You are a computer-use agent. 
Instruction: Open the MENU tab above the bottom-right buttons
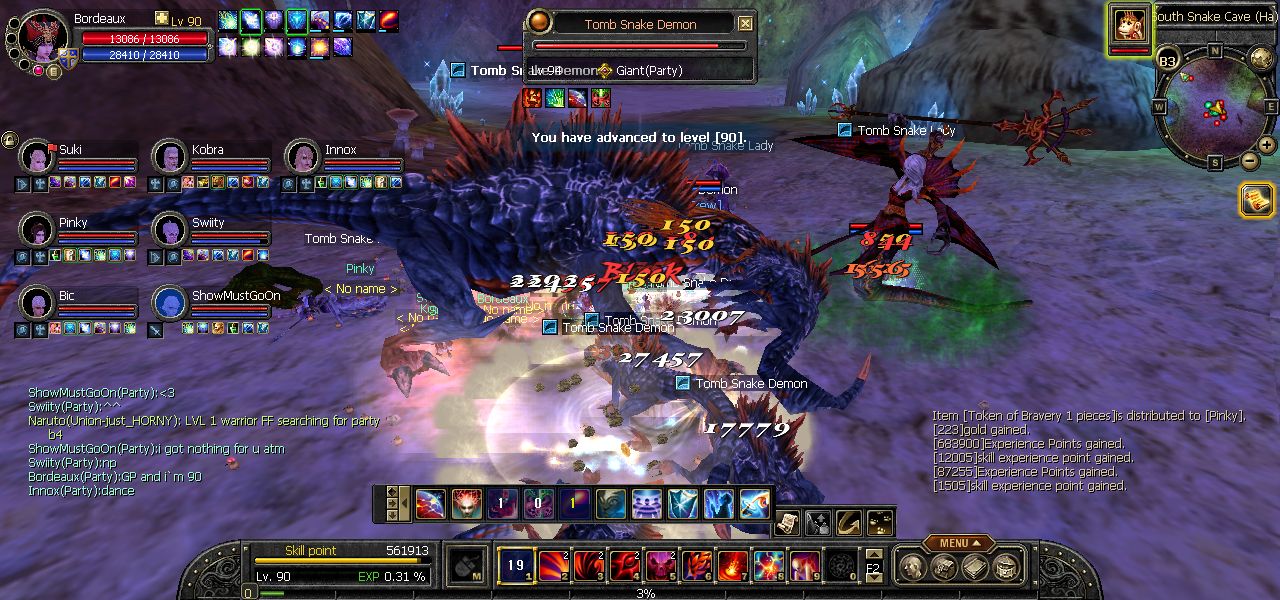958,543
